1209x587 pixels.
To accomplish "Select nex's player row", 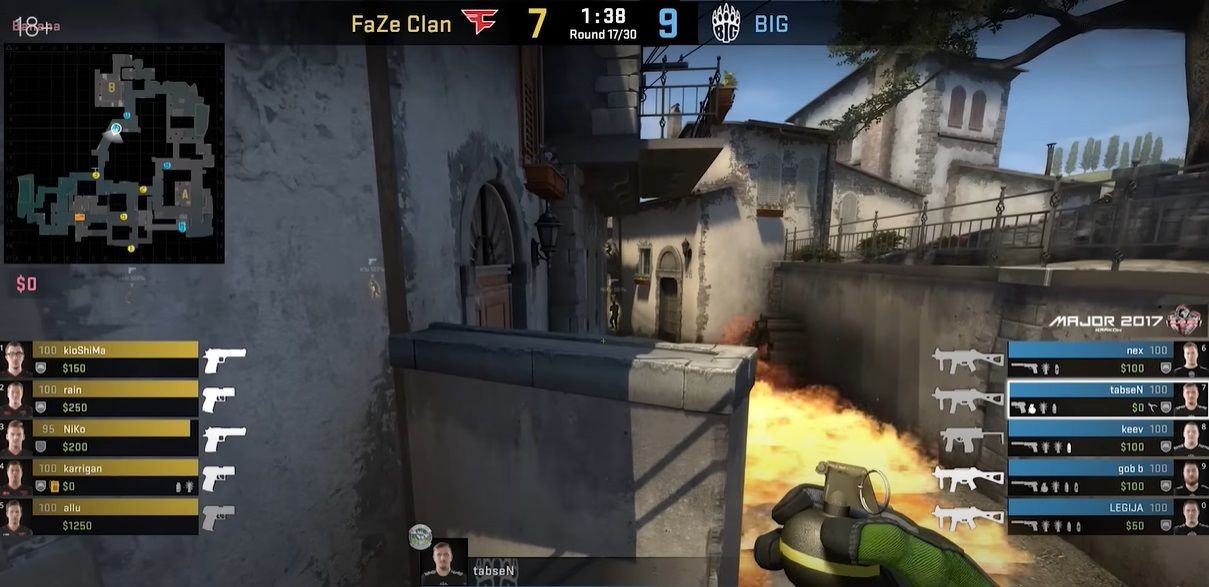I will pos(1104,359).
